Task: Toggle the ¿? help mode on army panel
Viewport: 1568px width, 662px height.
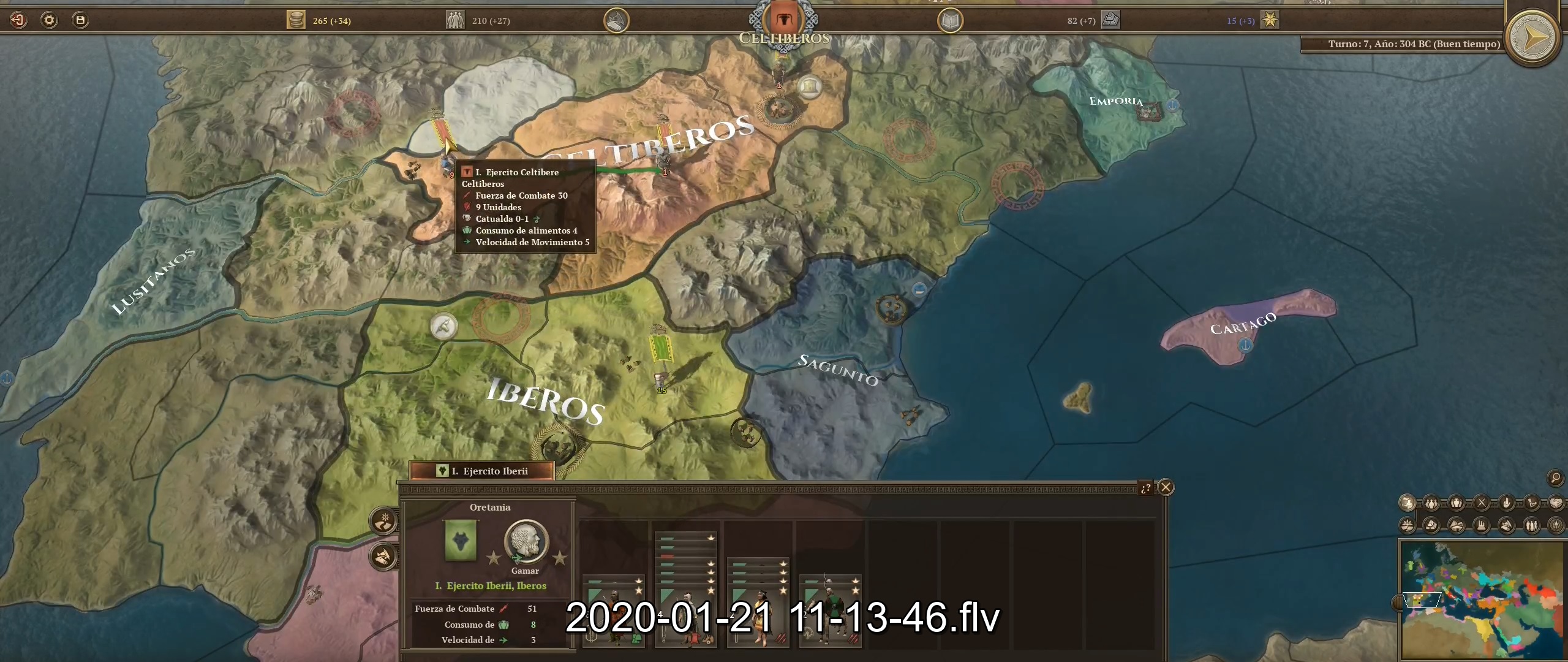Action: click(1147, 489)
